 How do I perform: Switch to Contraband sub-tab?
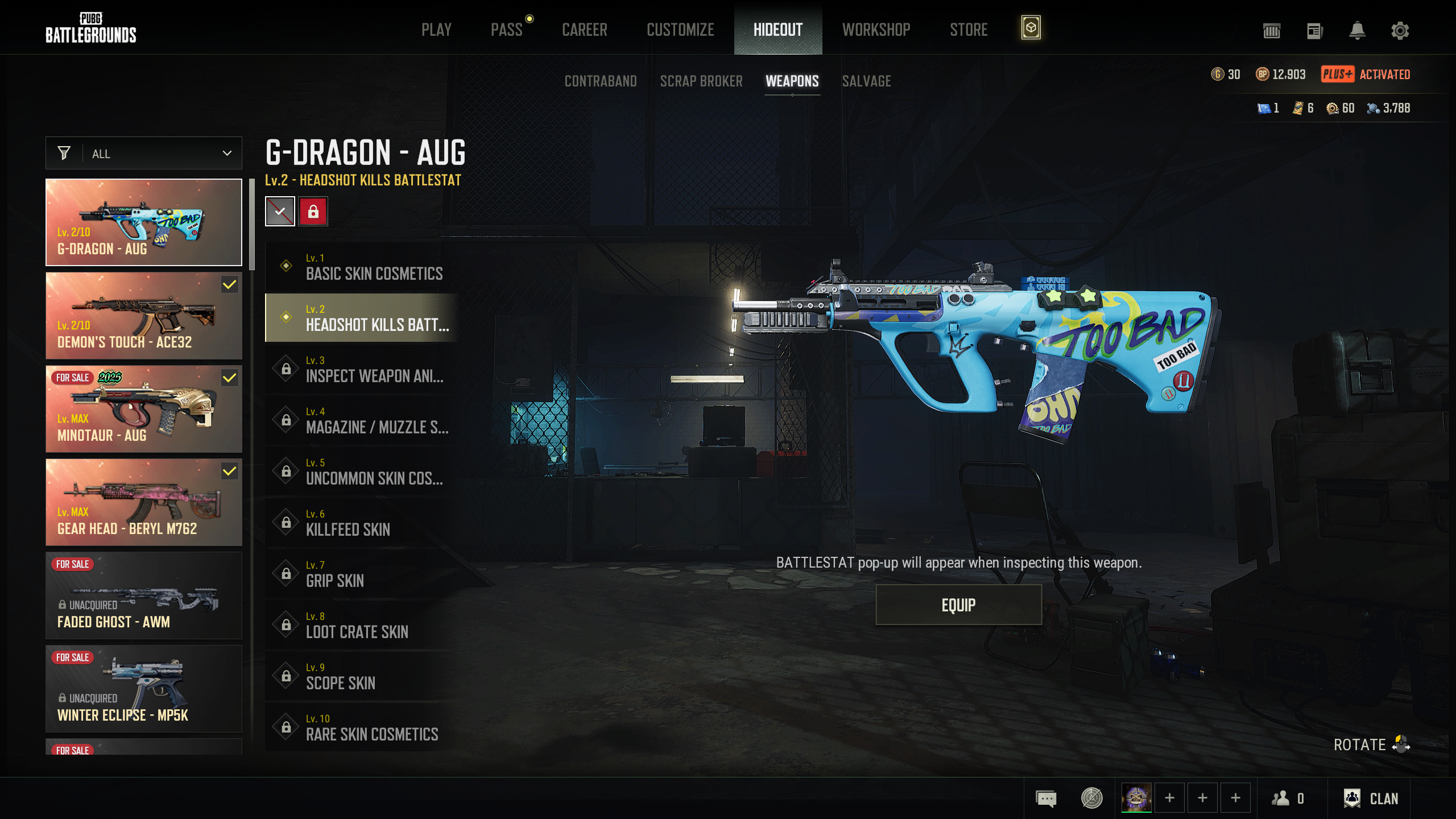click(601, 81)
